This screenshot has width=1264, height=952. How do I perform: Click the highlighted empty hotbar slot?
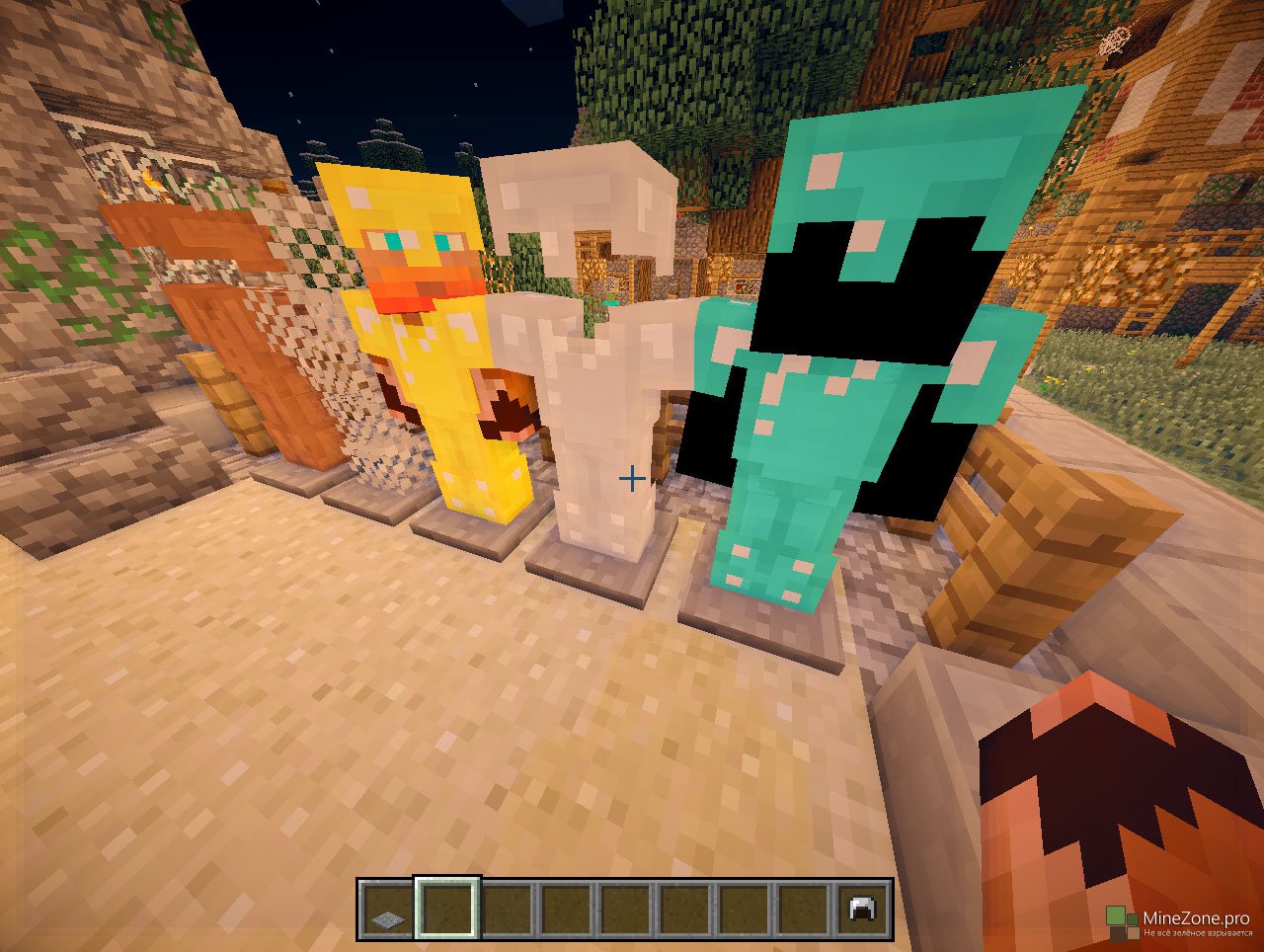[446, 909]
